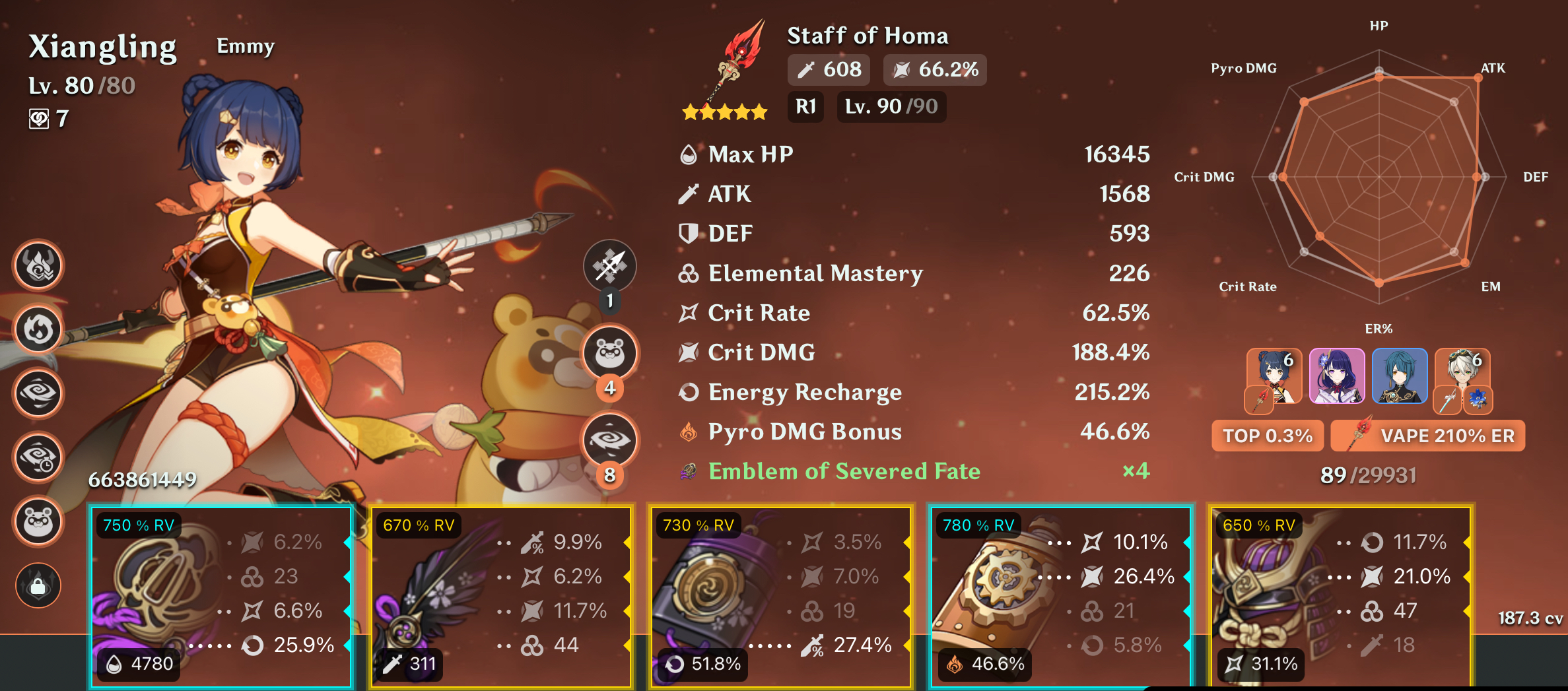The image size is (1568, 691).
Task: Select the Elemental Mastery stat icon
Action: point(689,273)
